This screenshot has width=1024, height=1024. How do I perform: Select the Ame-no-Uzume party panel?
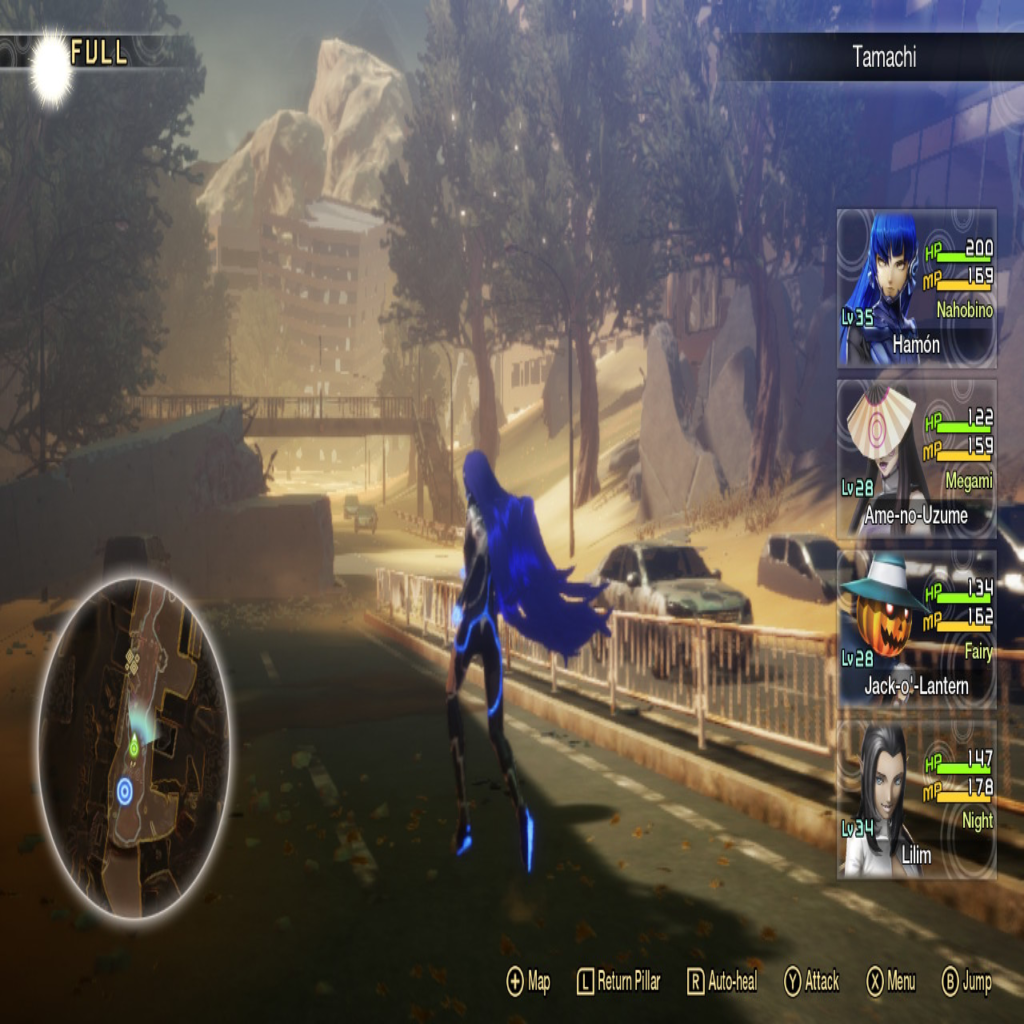[916, 459]
